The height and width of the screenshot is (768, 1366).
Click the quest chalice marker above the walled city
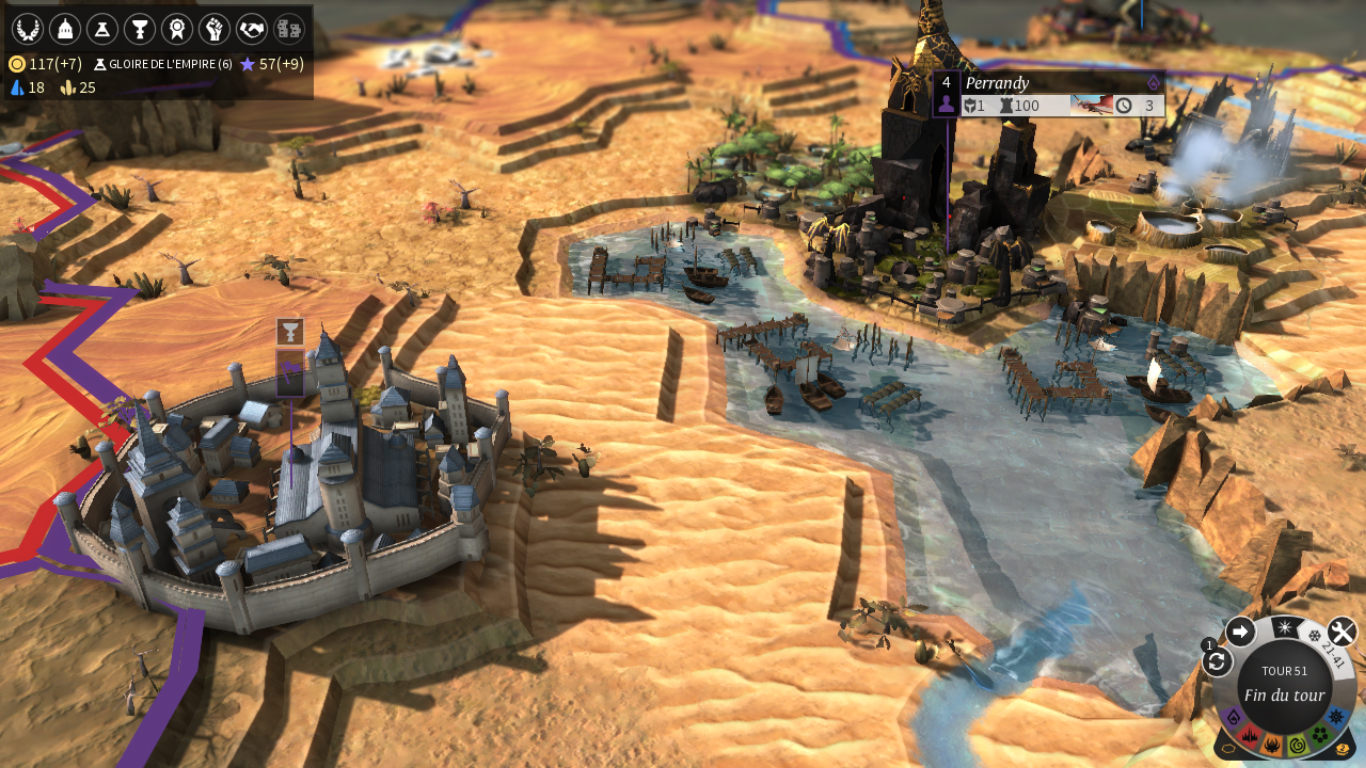290,332
